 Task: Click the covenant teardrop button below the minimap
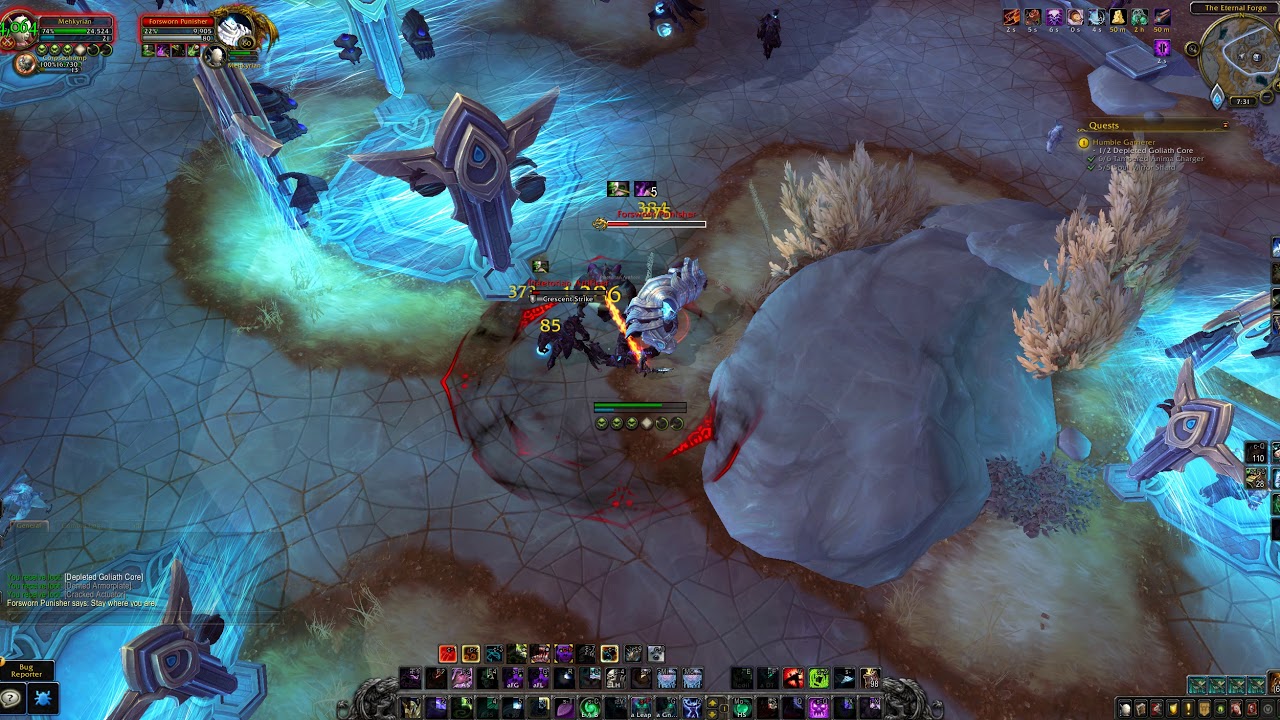(x=1218, y=98)
